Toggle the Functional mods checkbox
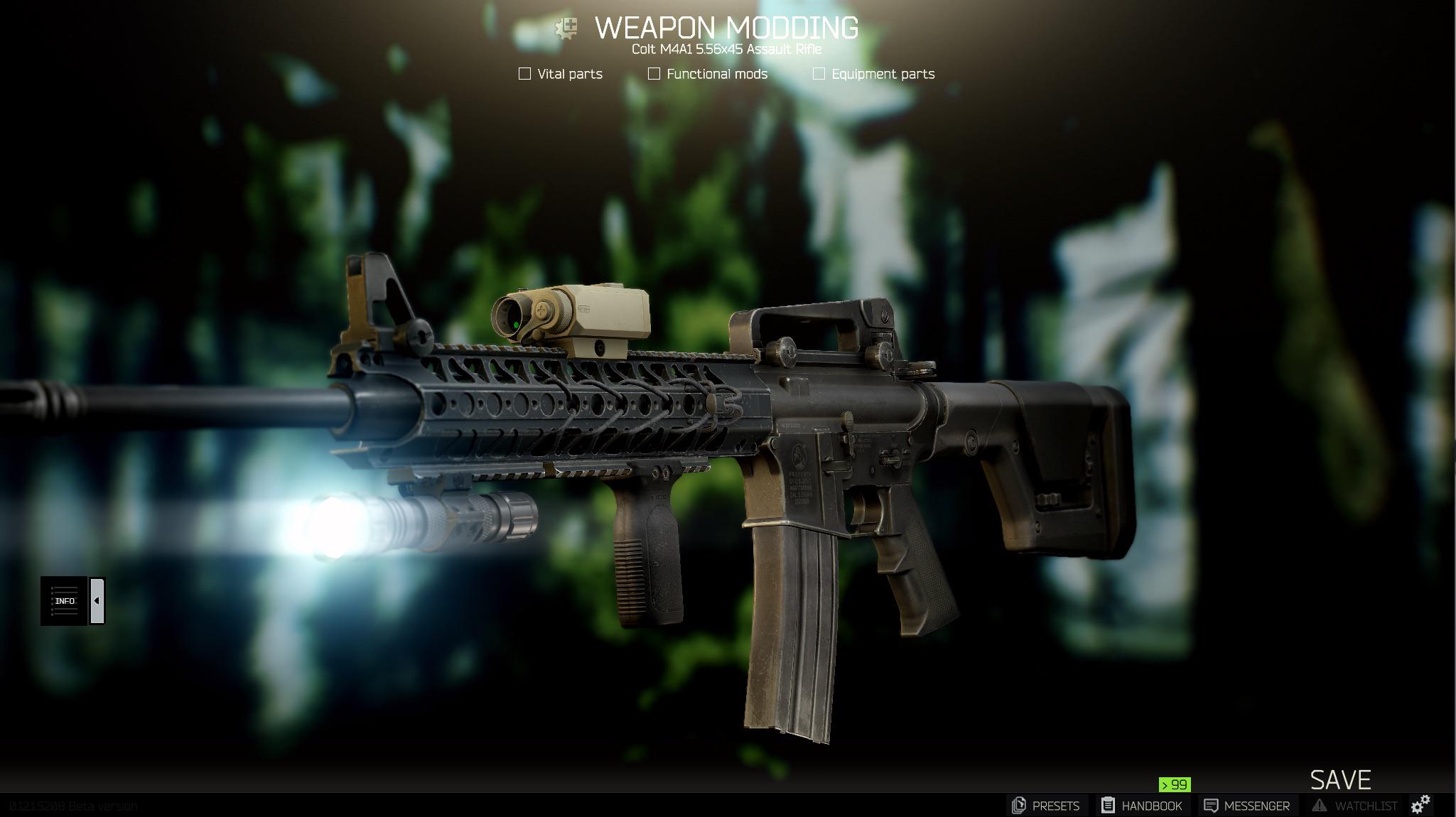 tap(653, 72)
